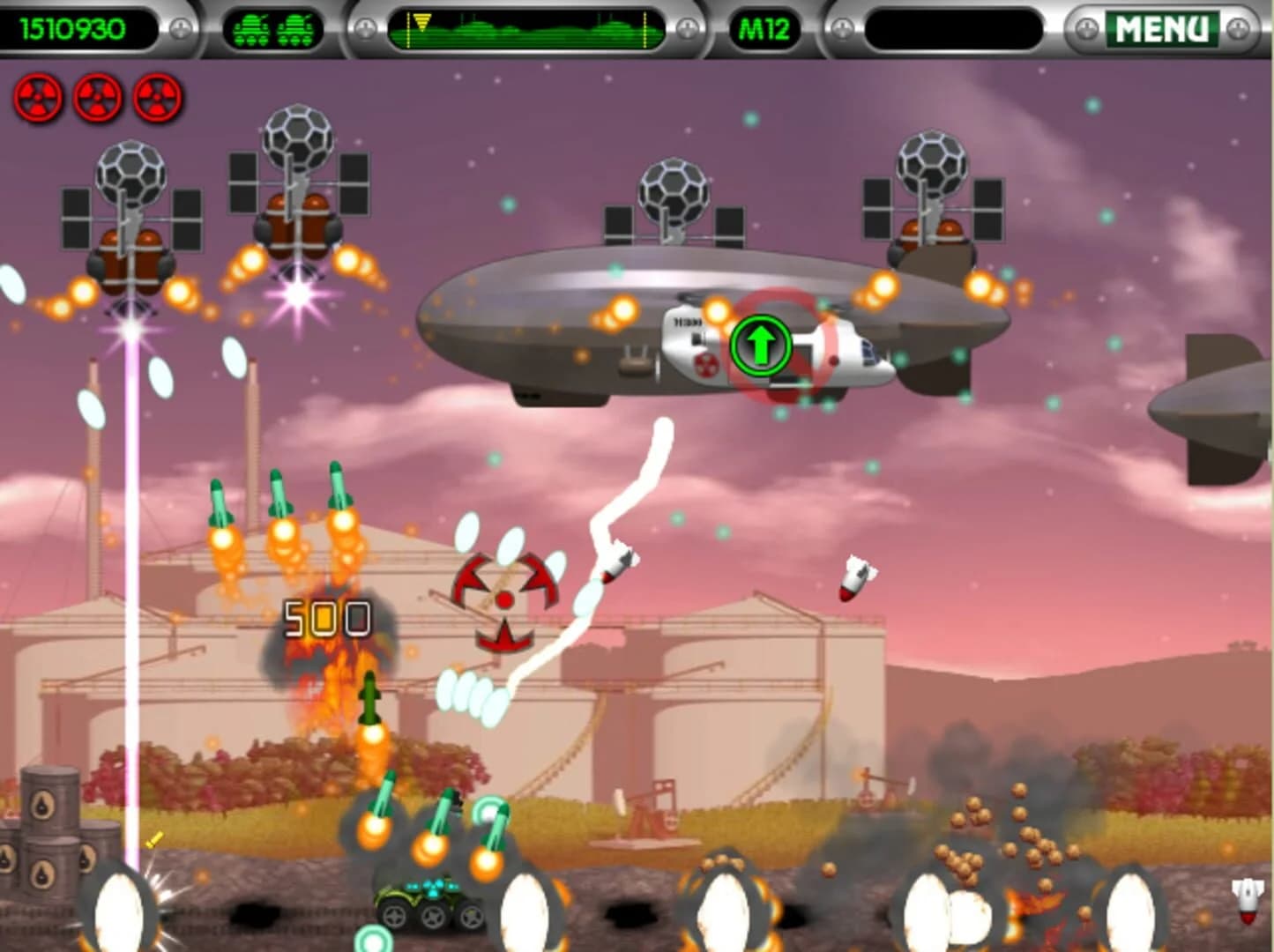
Task: Click the yellow marker on the radar
Action: pyautogui.click(x=421, y=22)
